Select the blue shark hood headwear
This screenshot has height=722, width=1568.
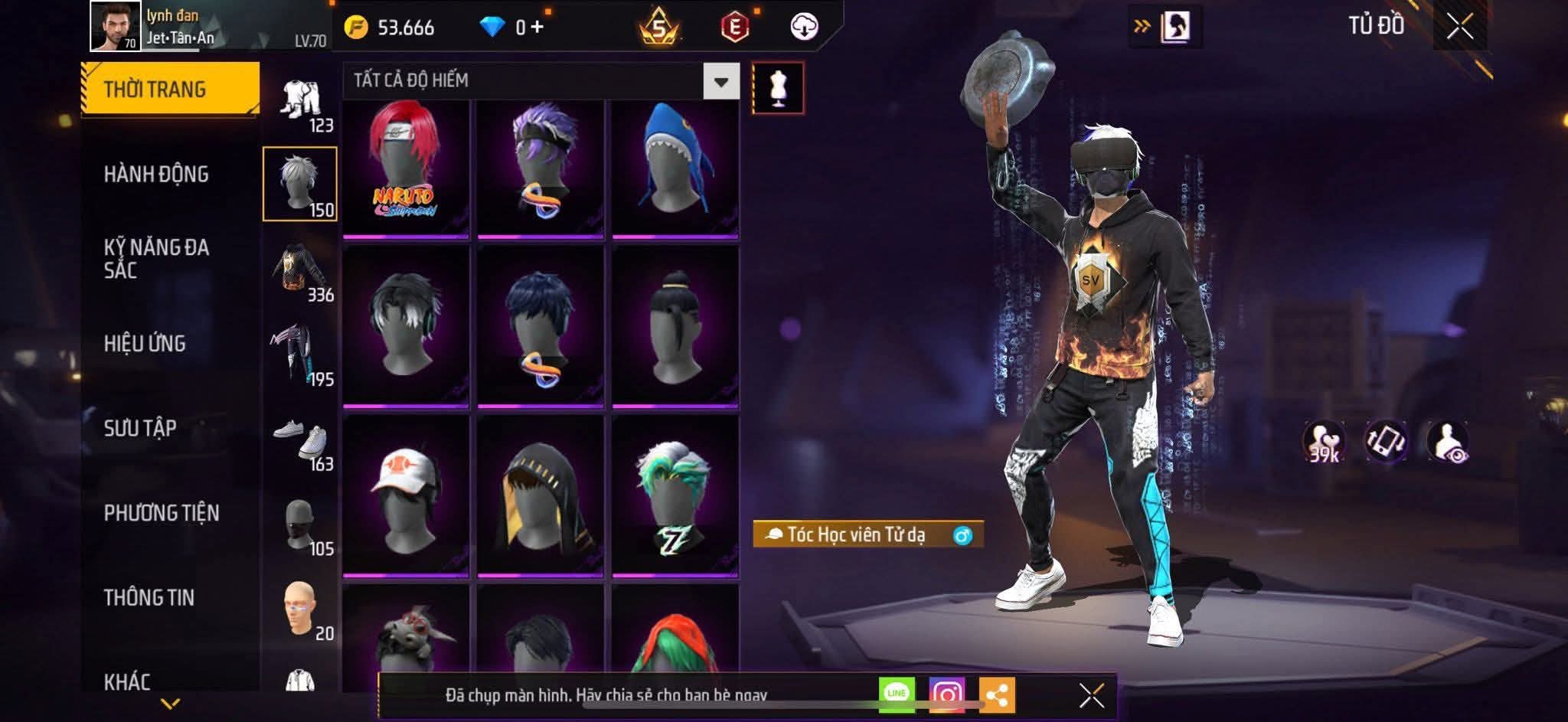click(675, 168)
